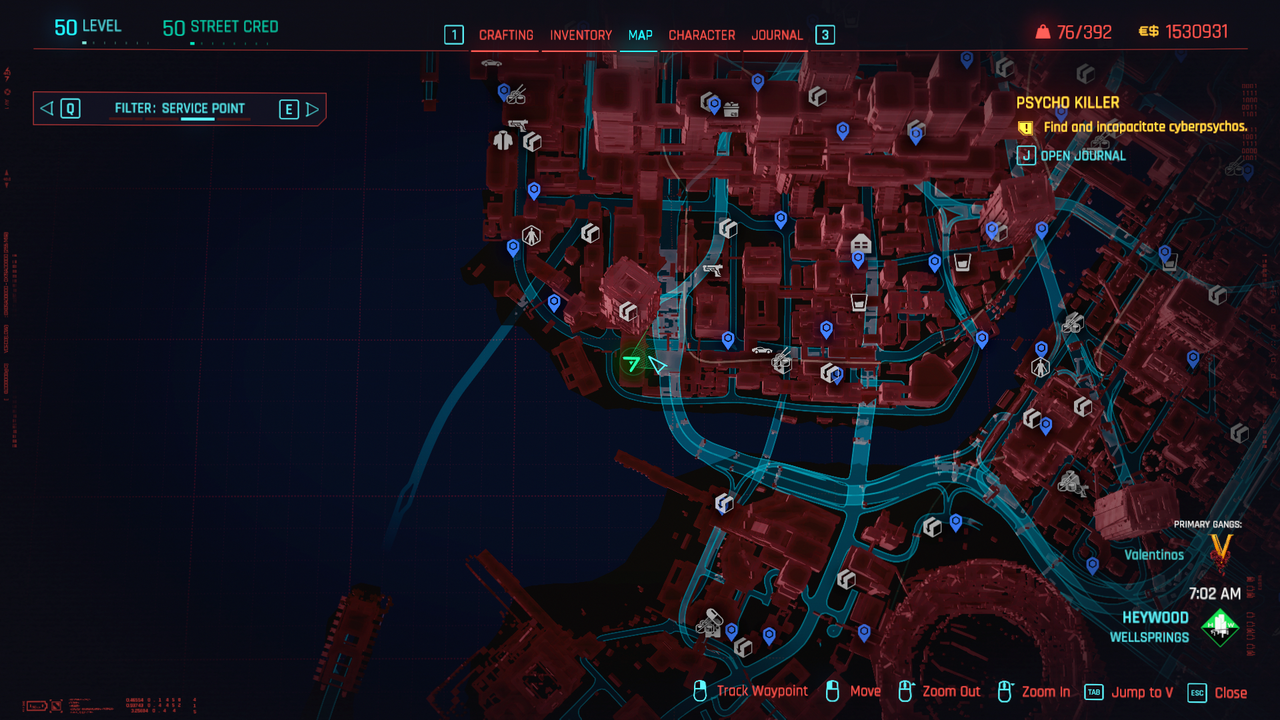
Task: Open the Inventory tab
Action: (580, 35)
